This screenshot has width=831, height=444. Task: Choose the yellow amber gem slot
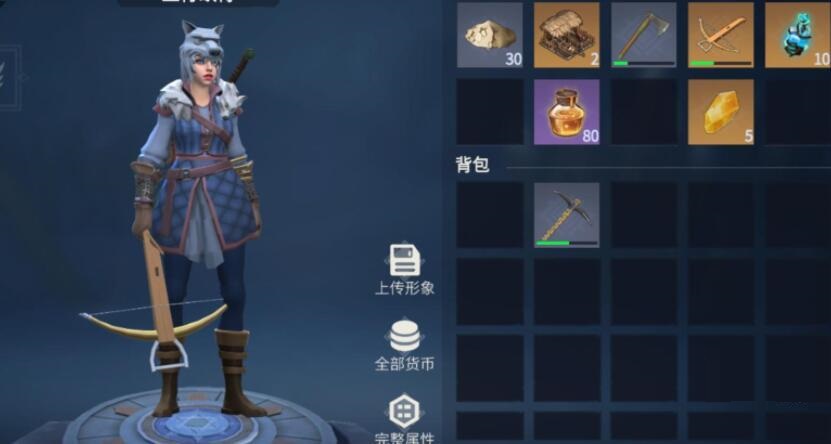click(x=720, y=112)
